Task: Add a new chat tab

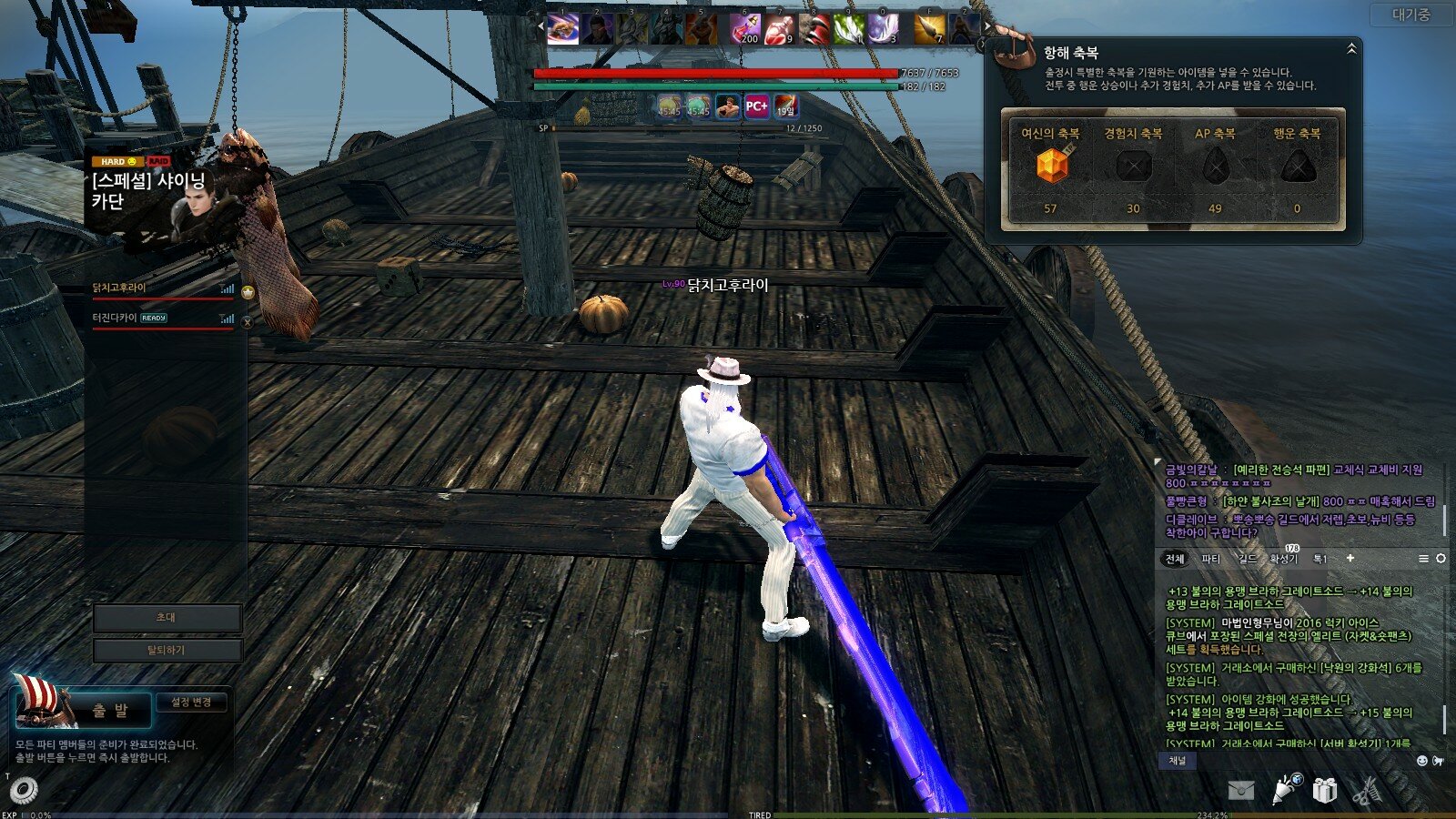Action: tap(1350, 558)
